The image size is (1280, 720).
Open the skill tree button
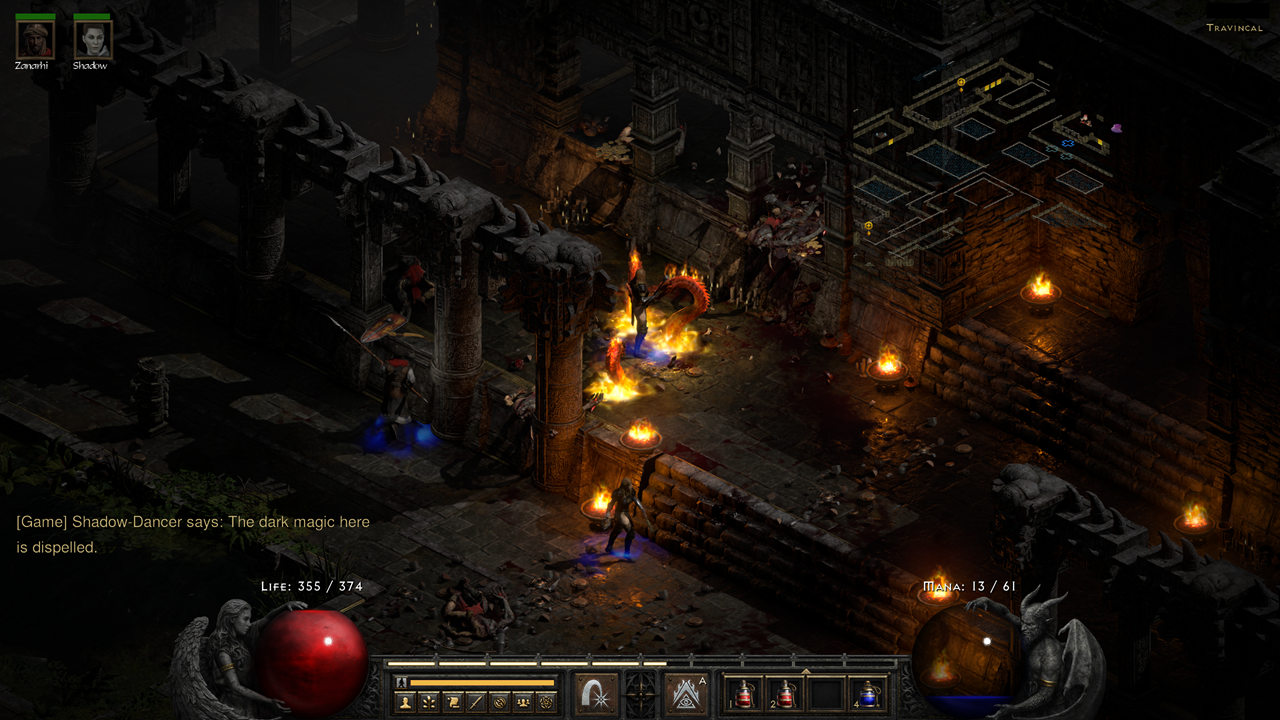coord(428,702)
